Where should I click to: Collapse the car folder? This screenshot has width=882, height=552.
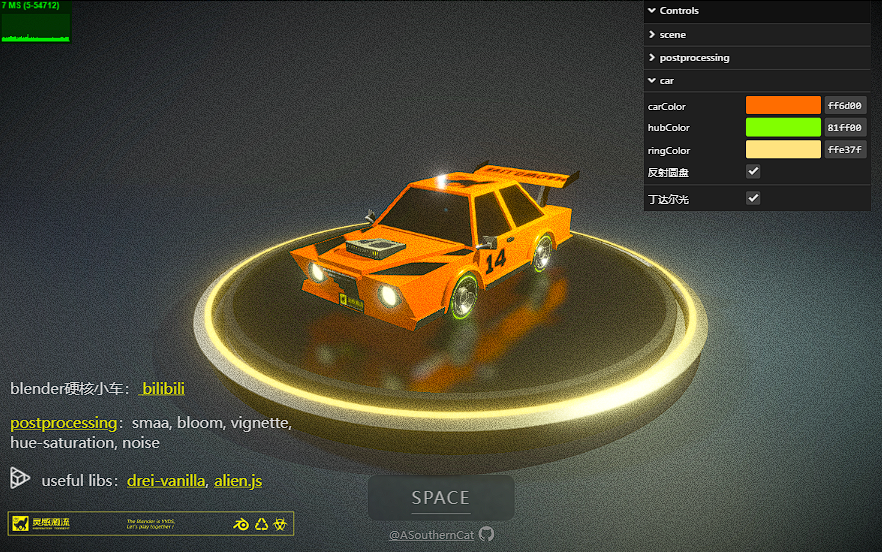click(x=667, y=81)
